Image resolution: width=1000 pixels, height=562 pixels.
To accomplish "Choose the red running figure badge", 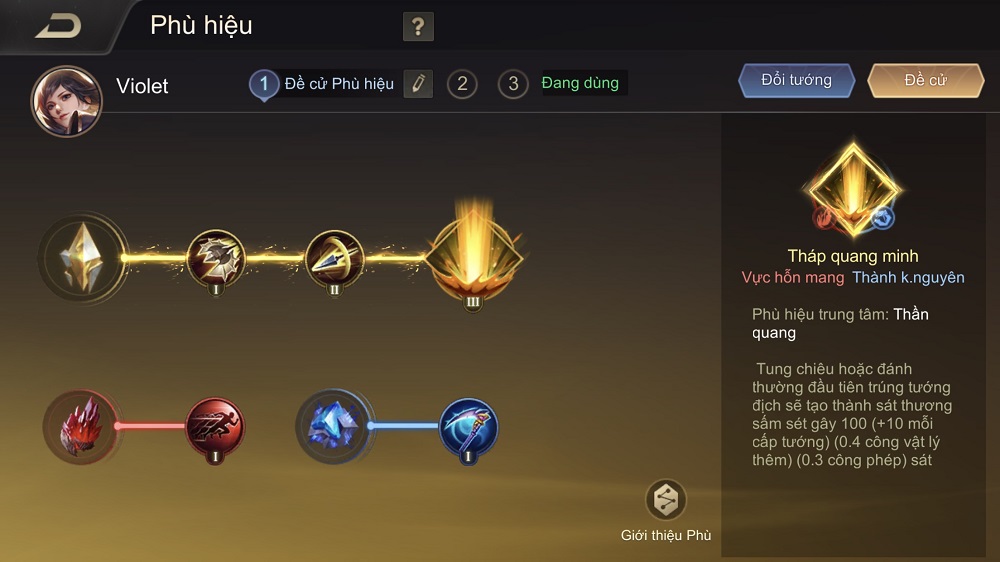I will coord(215,427).
